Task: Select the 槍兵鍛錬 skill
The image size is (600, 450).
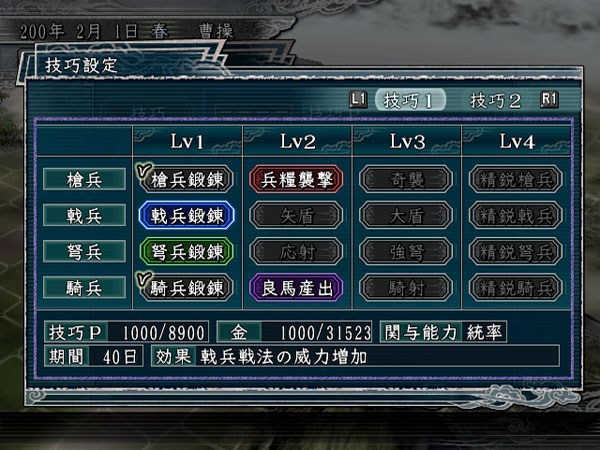Action: [x=187, y=179]
